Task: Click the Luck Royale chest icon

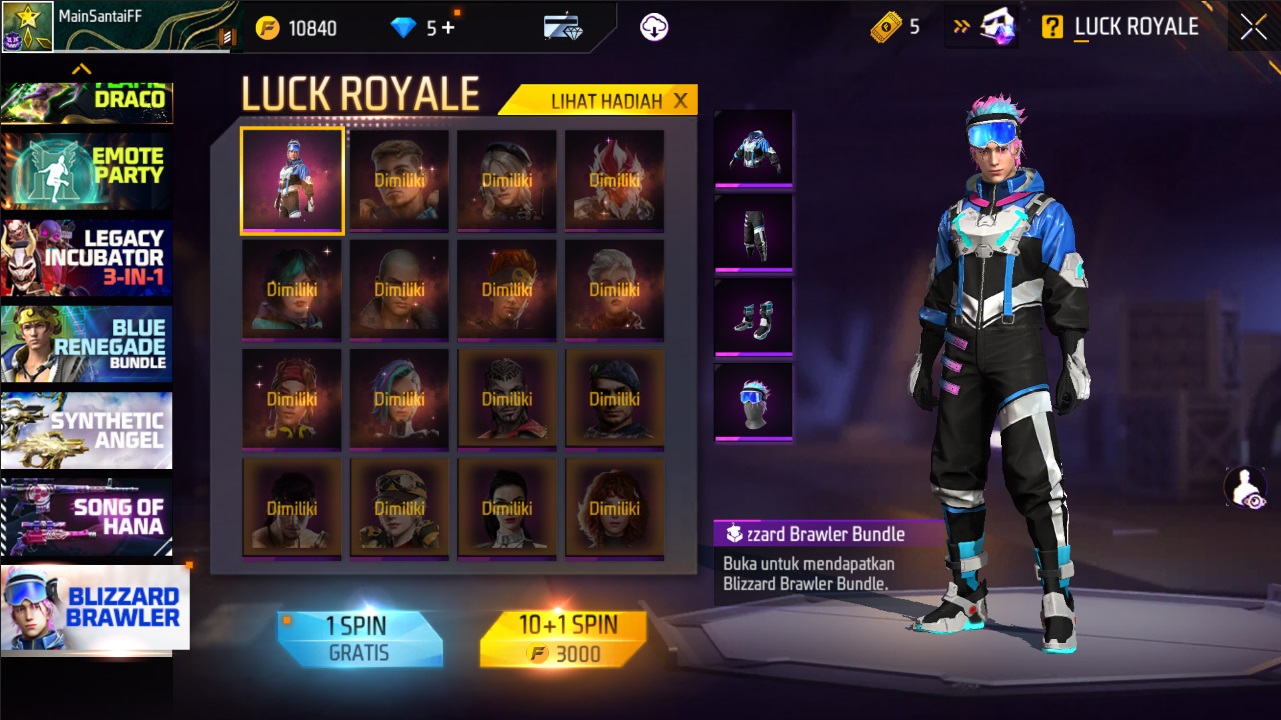Action: [x=997, y=26]
